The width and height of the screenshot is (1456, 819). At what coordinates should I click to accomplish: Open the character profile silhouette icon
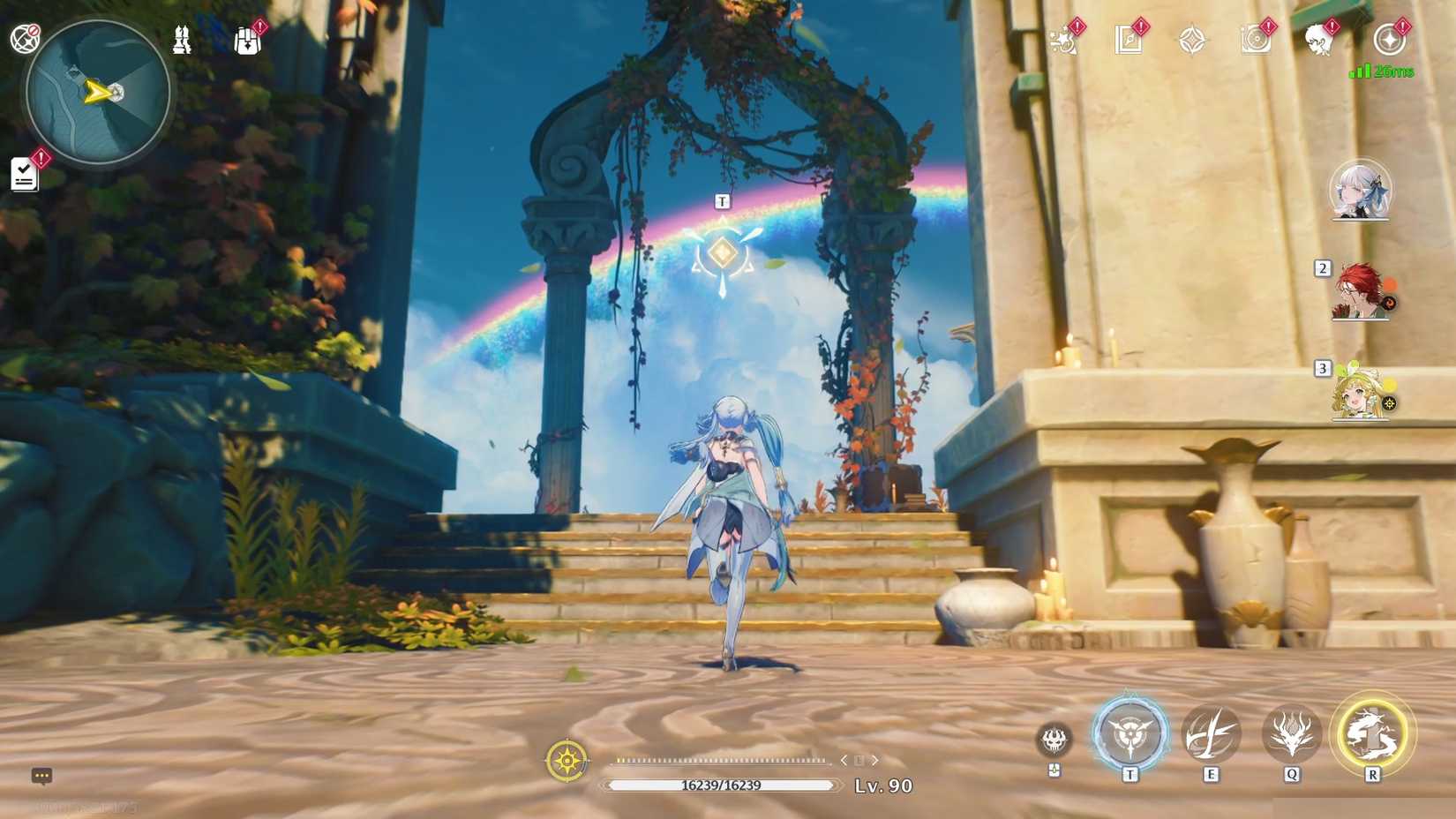(x=1321, y=40)
